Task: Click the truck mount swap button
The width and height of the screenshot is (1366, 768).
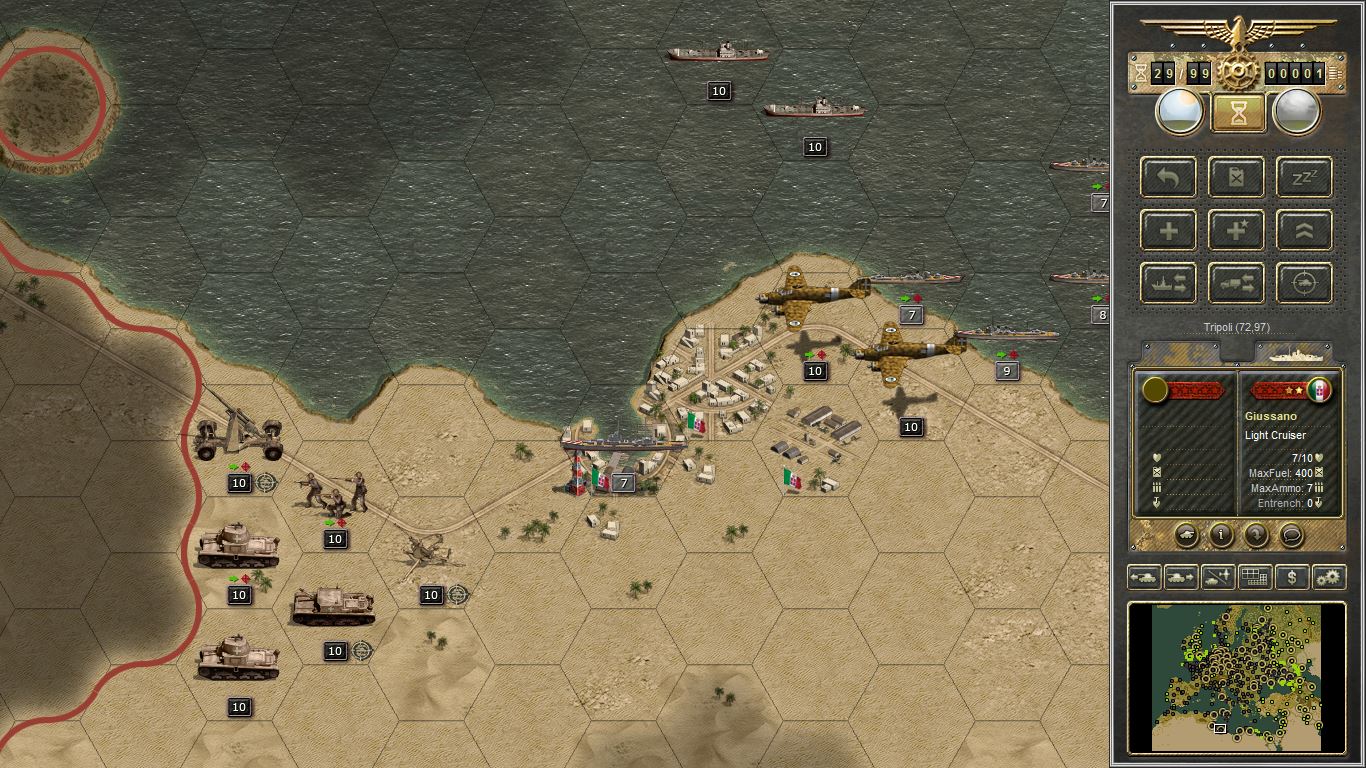Action: [1237, 283]
